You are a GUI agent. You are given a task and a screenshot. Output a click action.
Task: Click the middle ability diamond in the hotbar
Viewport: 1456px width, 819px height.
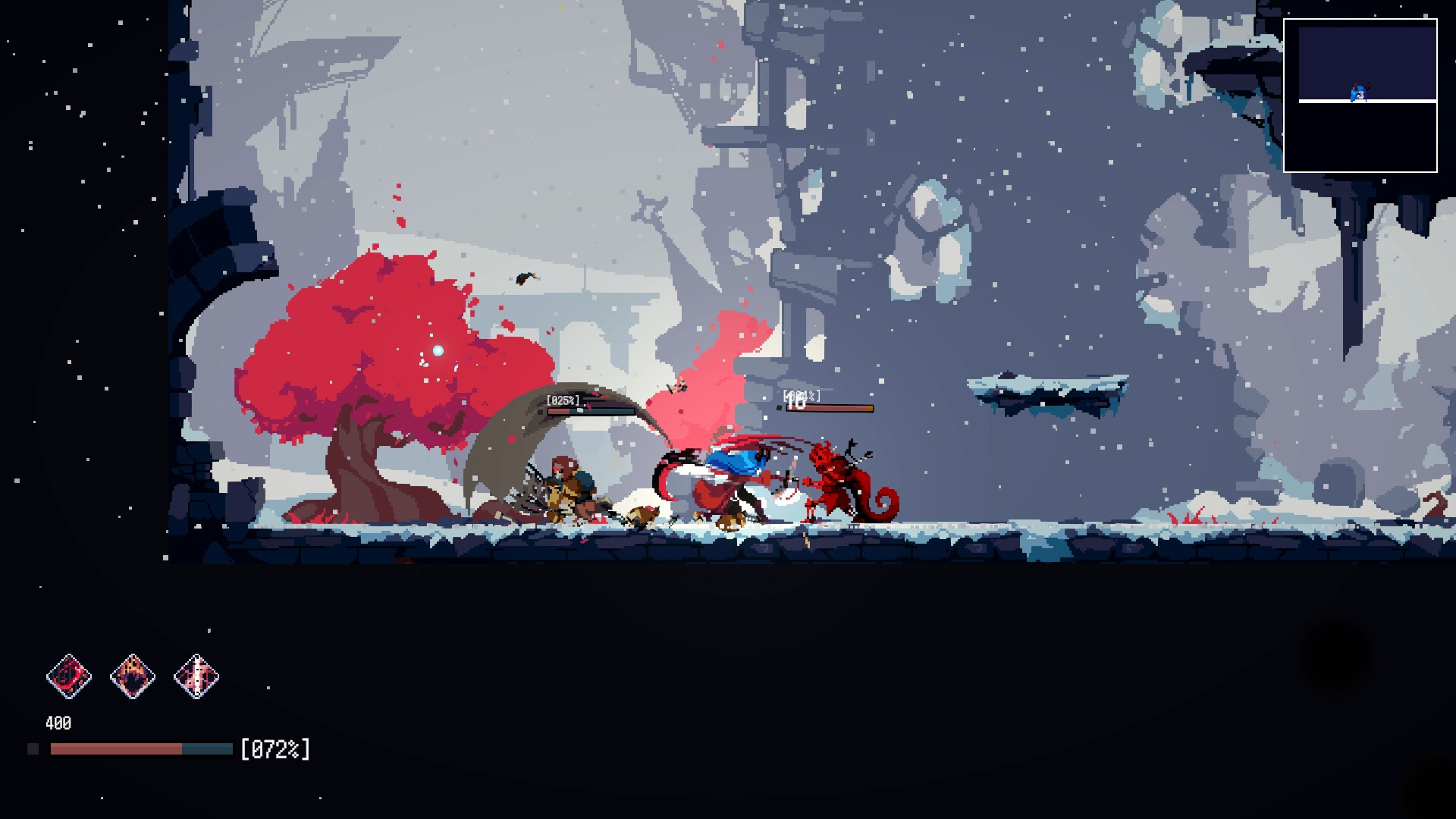[x=133, y=676]
